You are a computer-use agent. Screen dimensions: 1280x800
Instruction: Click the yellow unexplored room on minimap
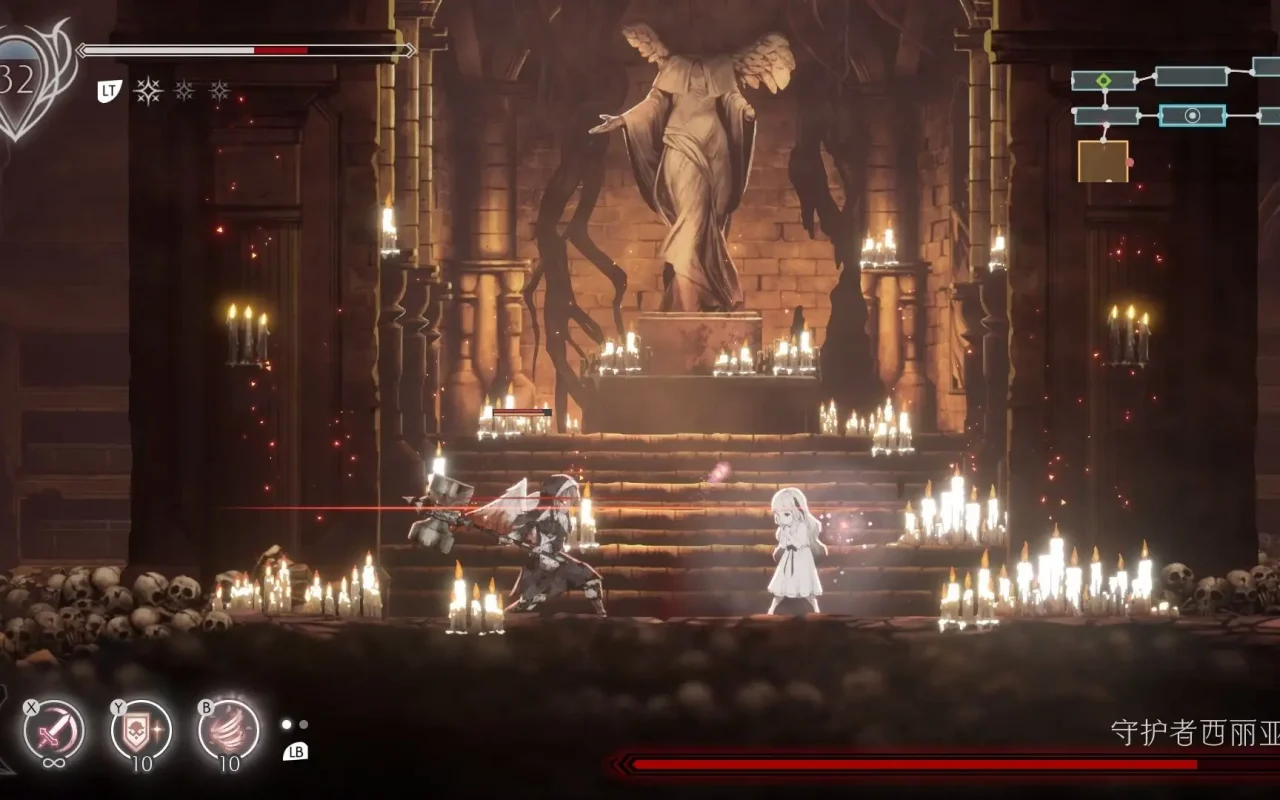point(1103,161)
